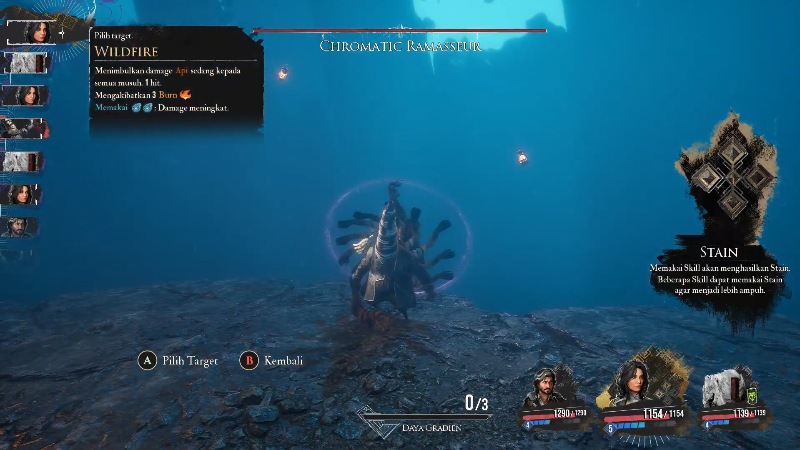Image resolution: width=800 pixels, height=450 pixels.
Task: Pick the bearded man's turn-order portrait
Action: click(23, 227)
